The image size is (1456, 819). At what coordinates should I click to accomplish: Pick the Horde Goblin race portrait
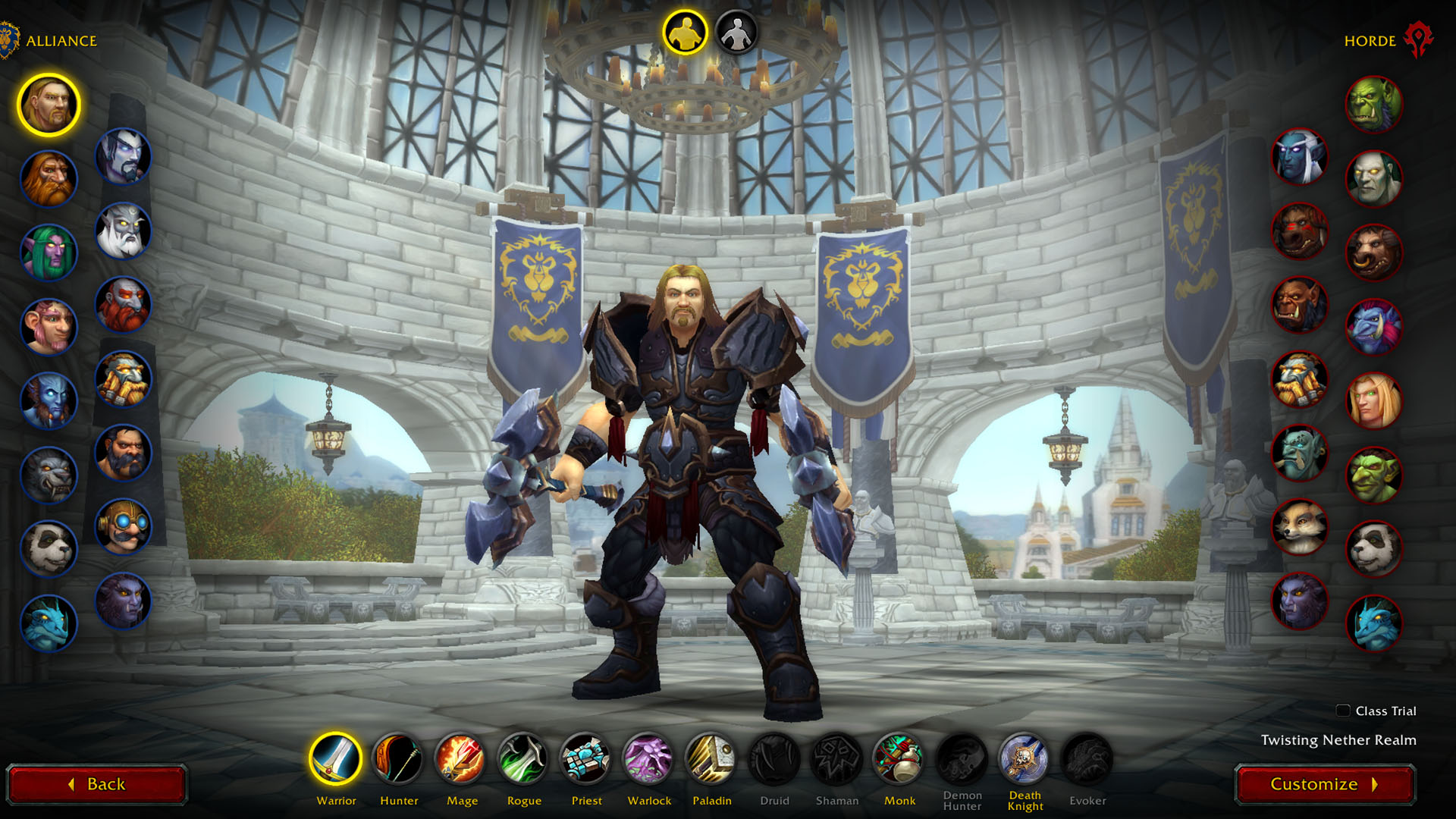(x=1373, y=475)
